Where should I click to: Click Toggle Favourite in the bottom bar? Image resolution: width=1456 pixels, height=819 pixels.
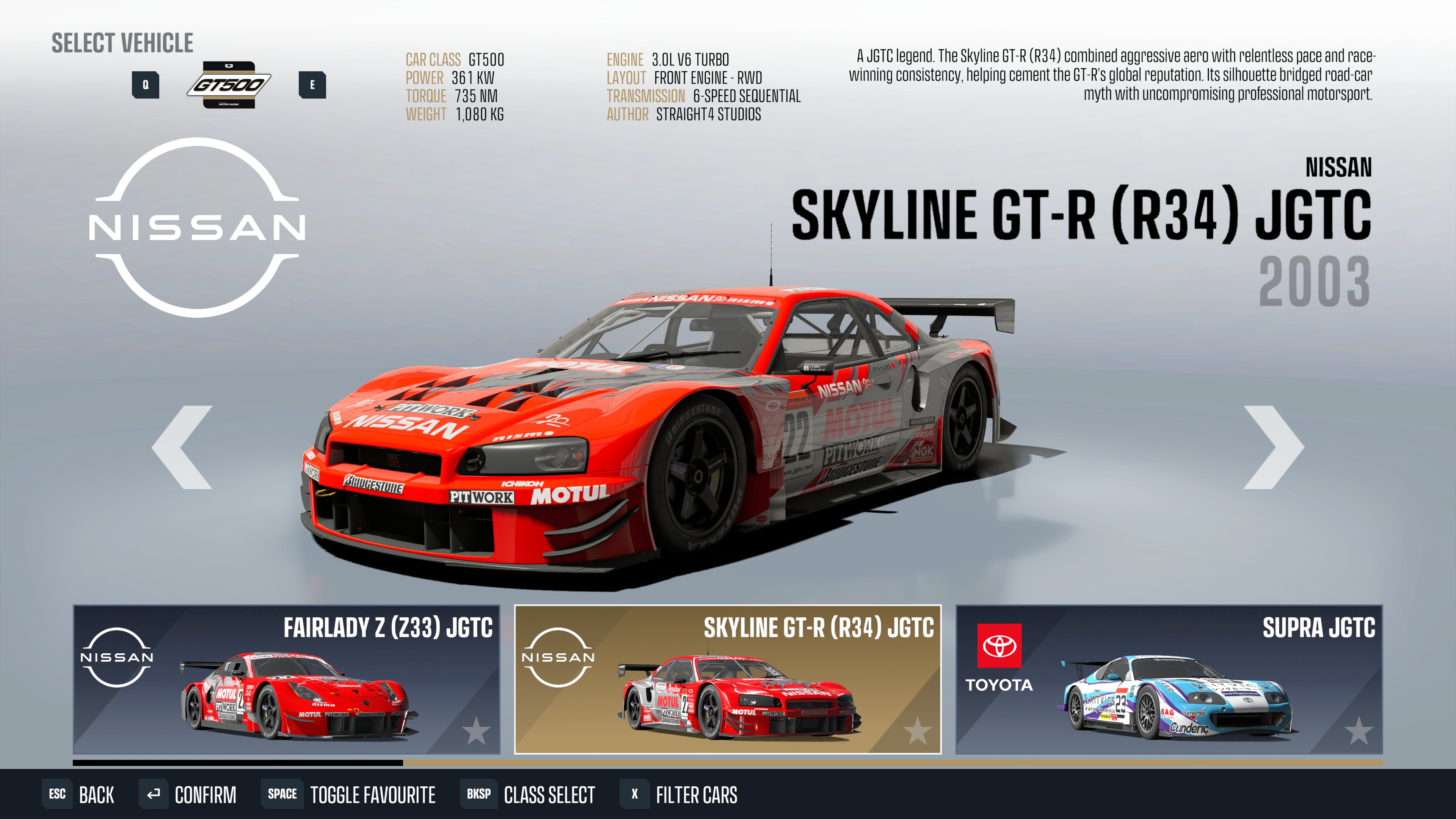pyautogui.click(x=349, y=794)
